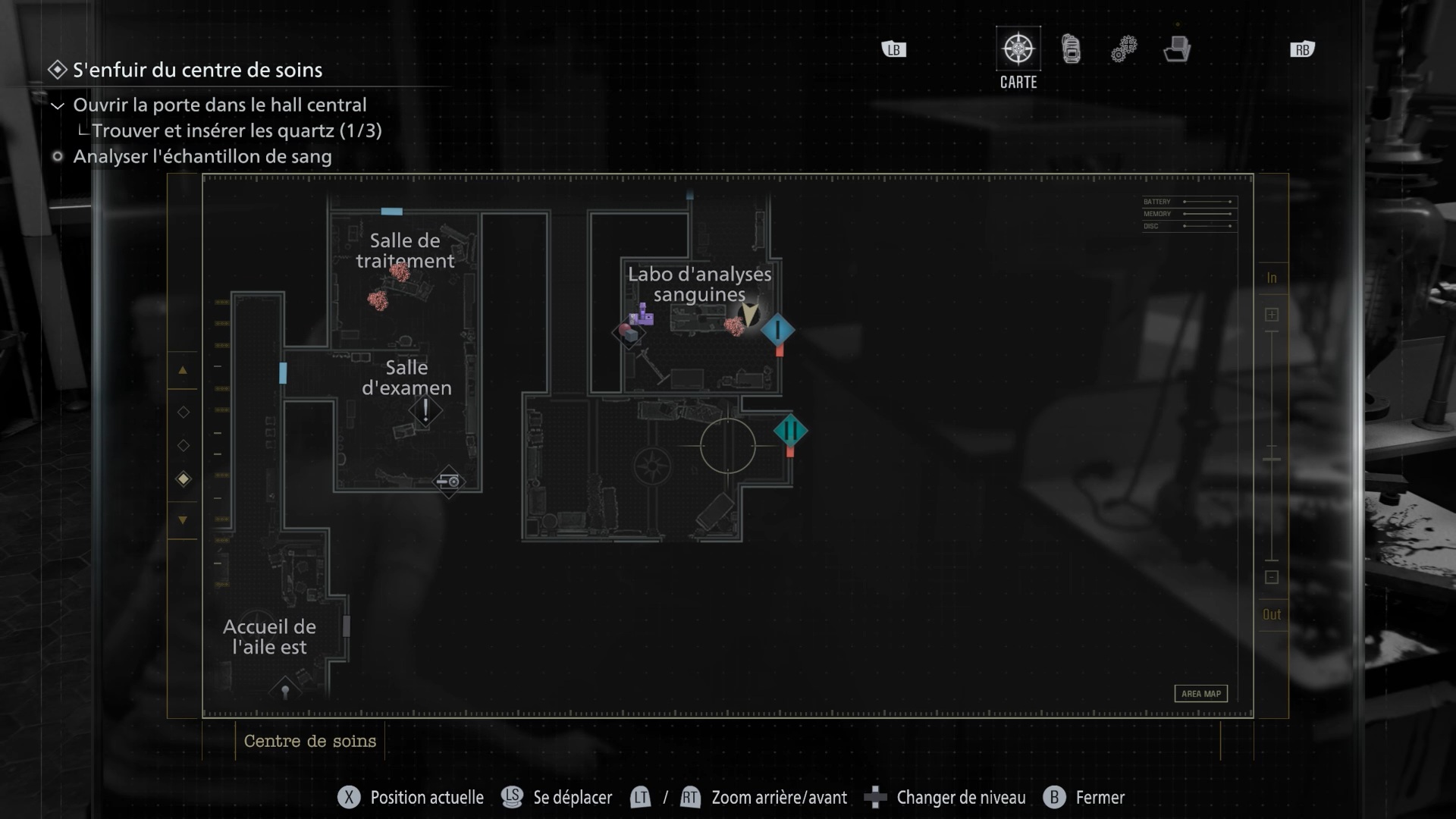Select the Analyser l'échantillon de sang objective
Viewport: 1456px width, 819px height.
[x=202, y=156]
